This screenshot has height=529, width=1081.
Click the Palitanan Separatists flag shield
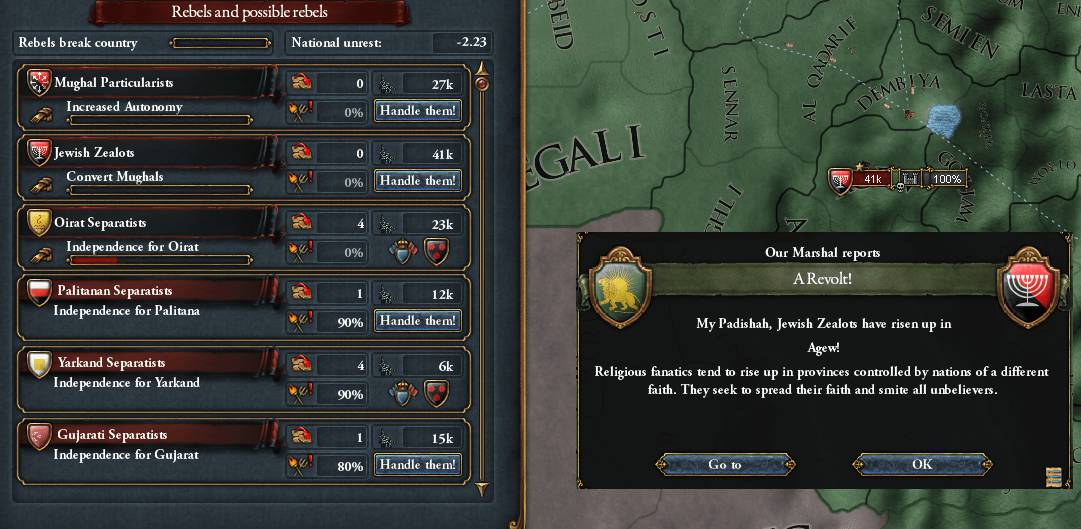[x=39, y=292]
